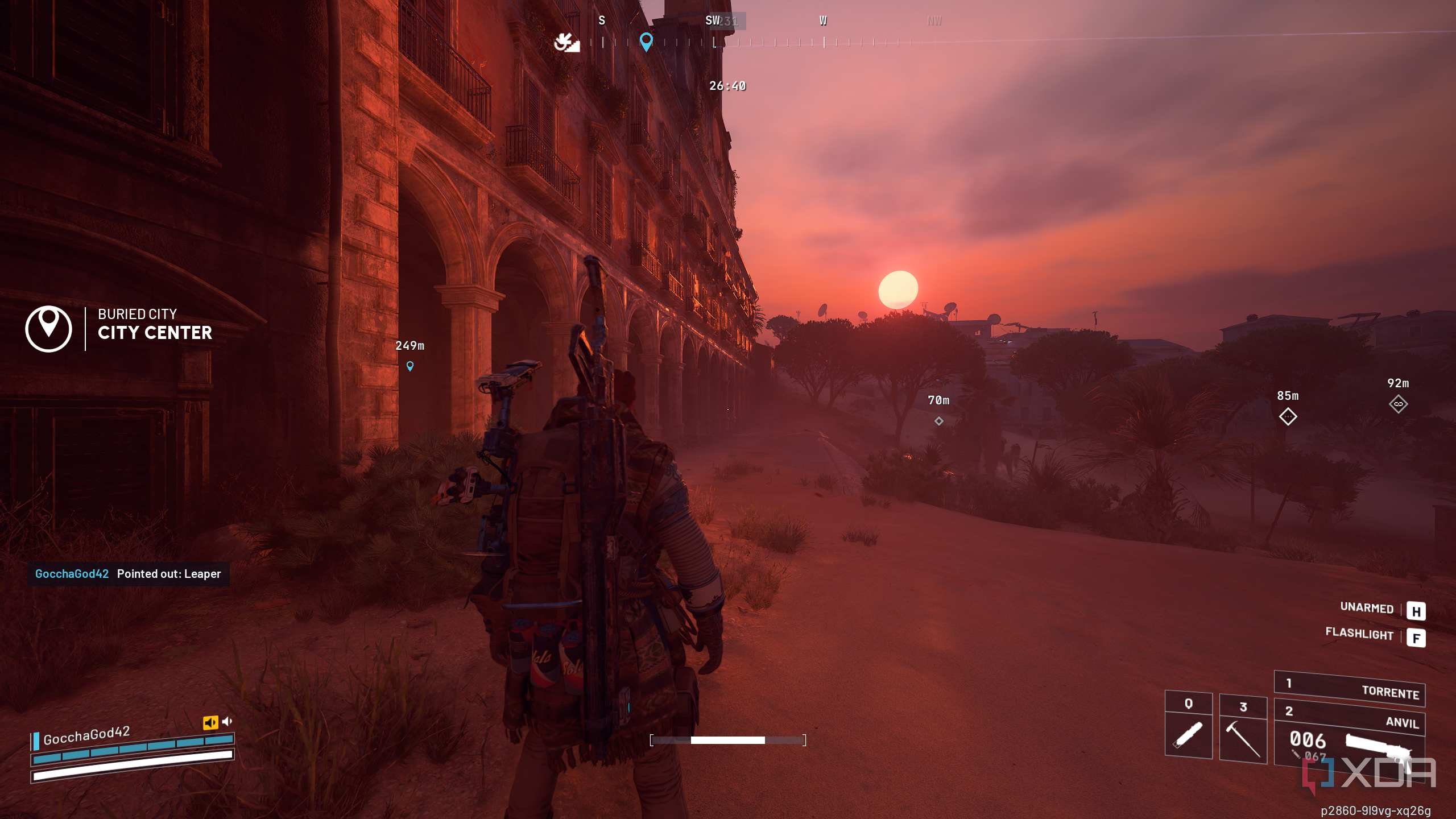This screenshot has height=819, width=1456.
Task: Select the diving icon left of the compass
Action: (x=566, y=42)
